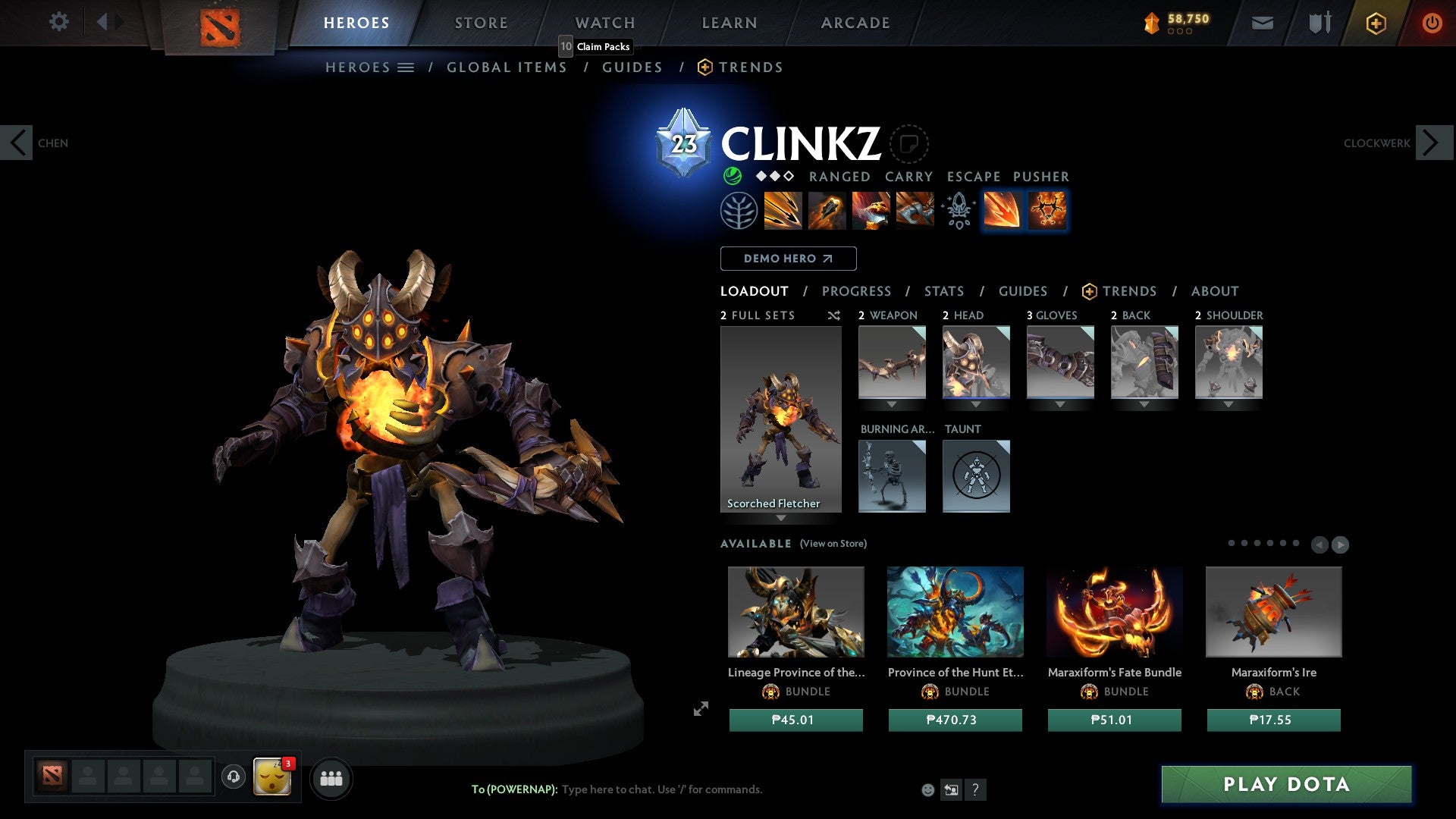
Task: Click the Demo Hero button
Action: [x=787, y=258]
